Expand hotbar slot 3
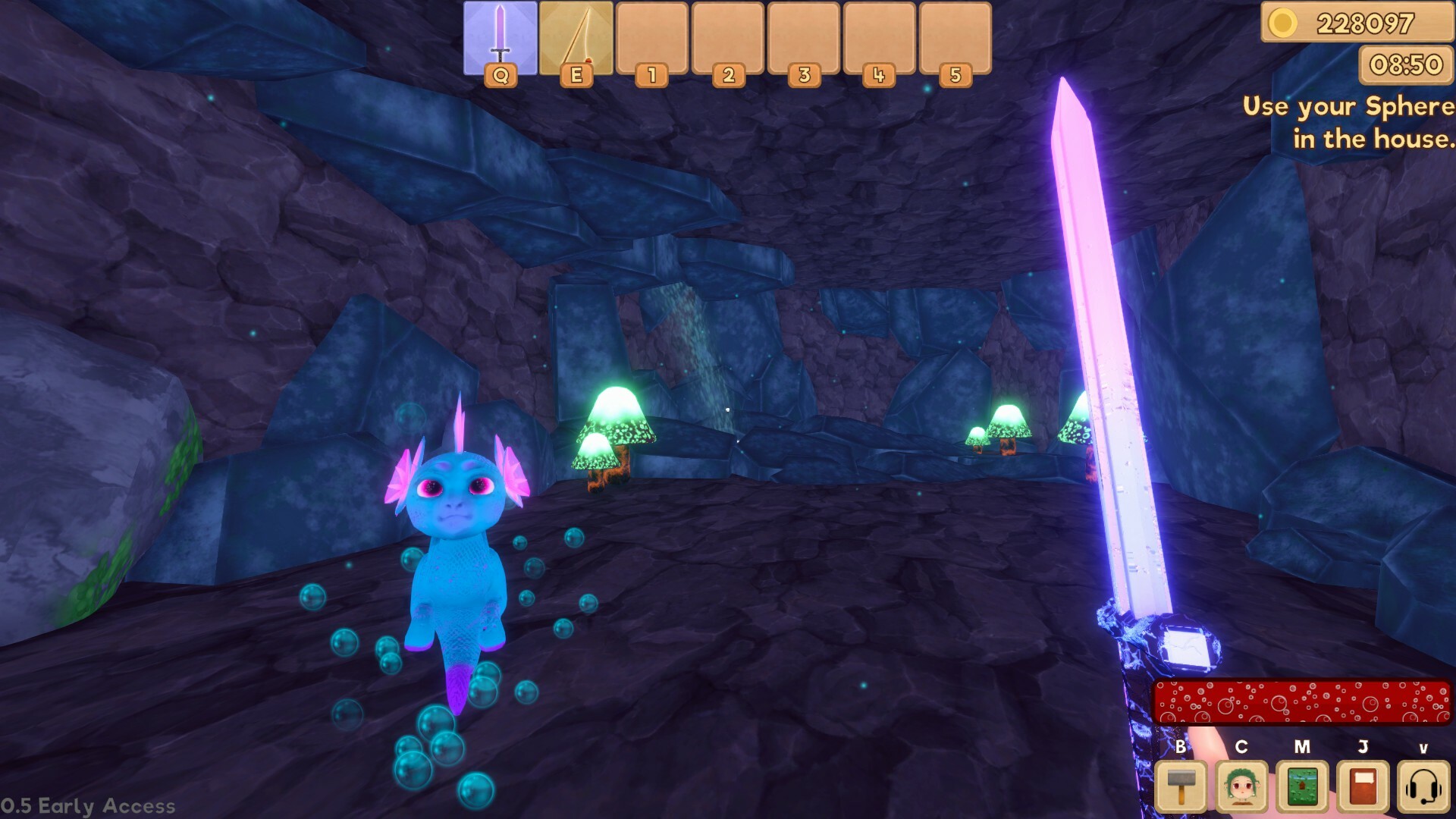1456x819 pixels. tap(804, 38)
